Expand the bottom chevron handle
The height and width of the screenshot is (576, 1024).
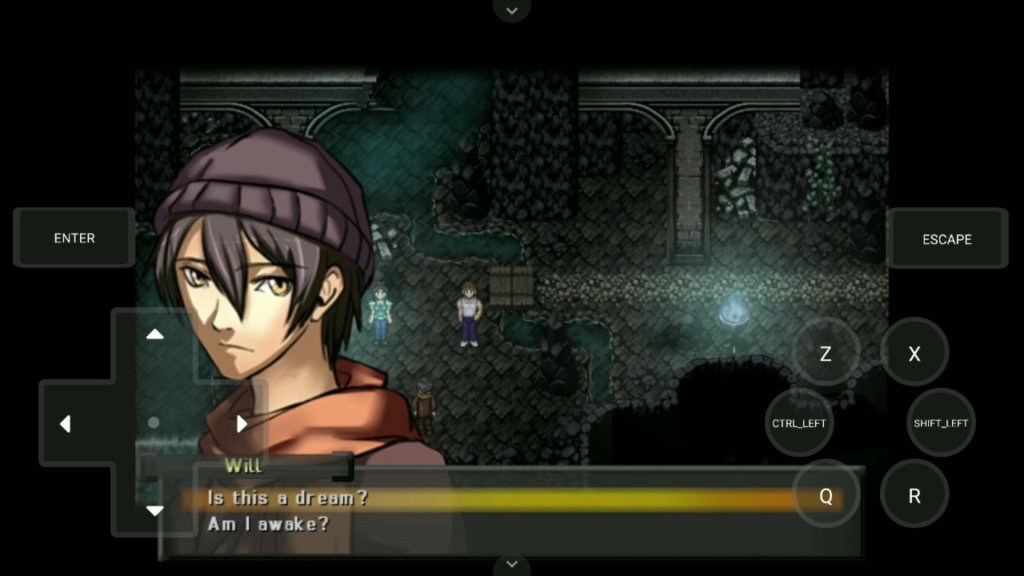click(x=512, y=565)
